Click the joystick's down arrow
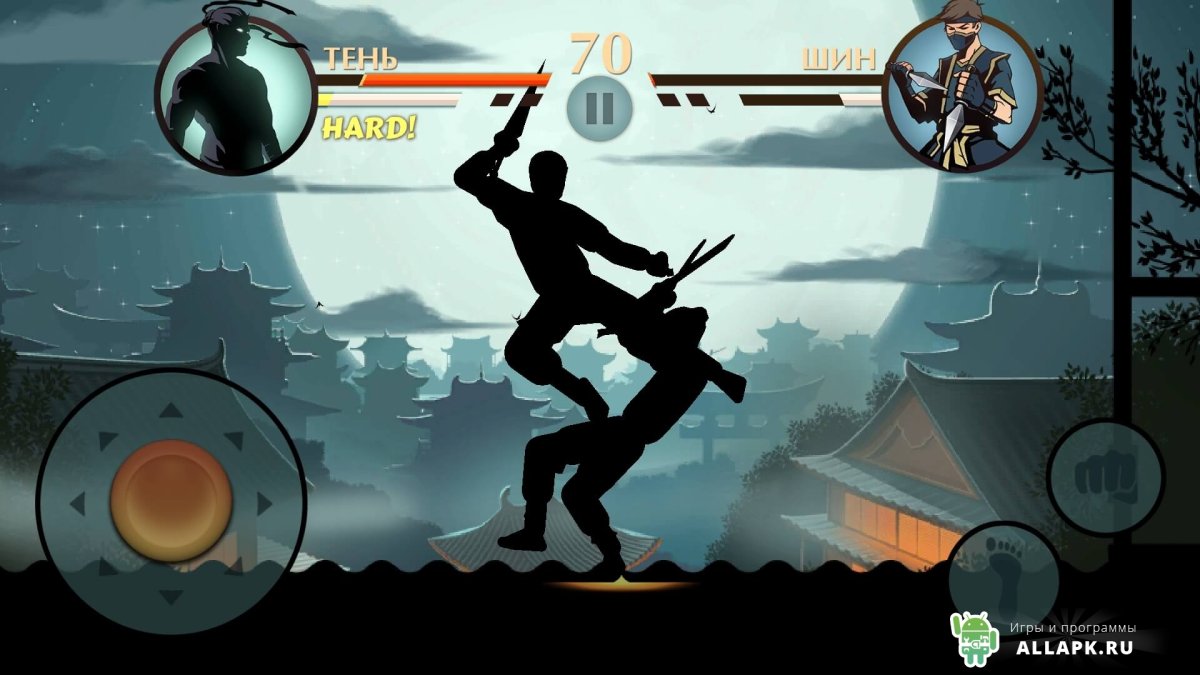Image resolution: width=1200 pixels, height=675 pixels. [171, 597]
